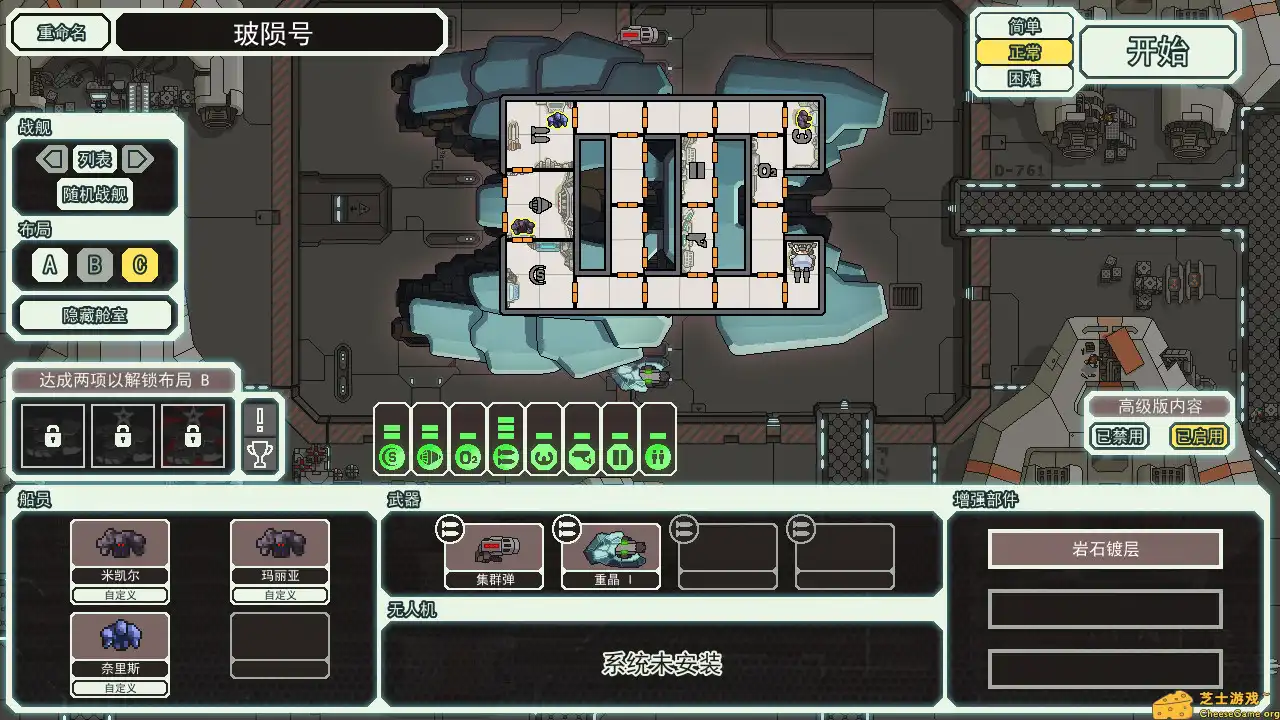The width and height of the screenshot is (1280, 720).
Task: Click the Weapons system icon
Action: click(x=506, y=455)
